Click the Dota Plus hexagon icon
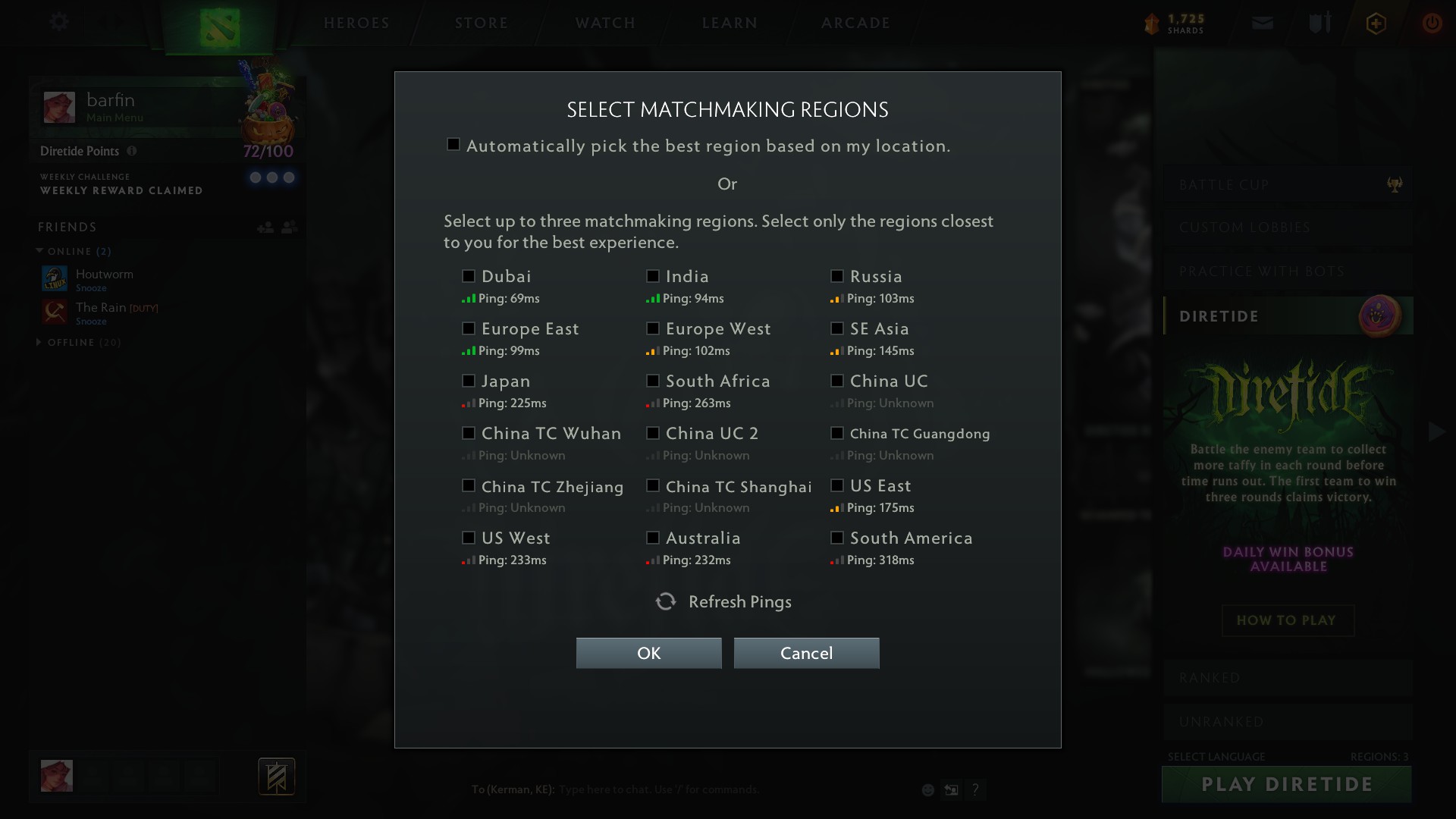The image size is (1456, 819). pyautogui.click(x=1376, y=23)
